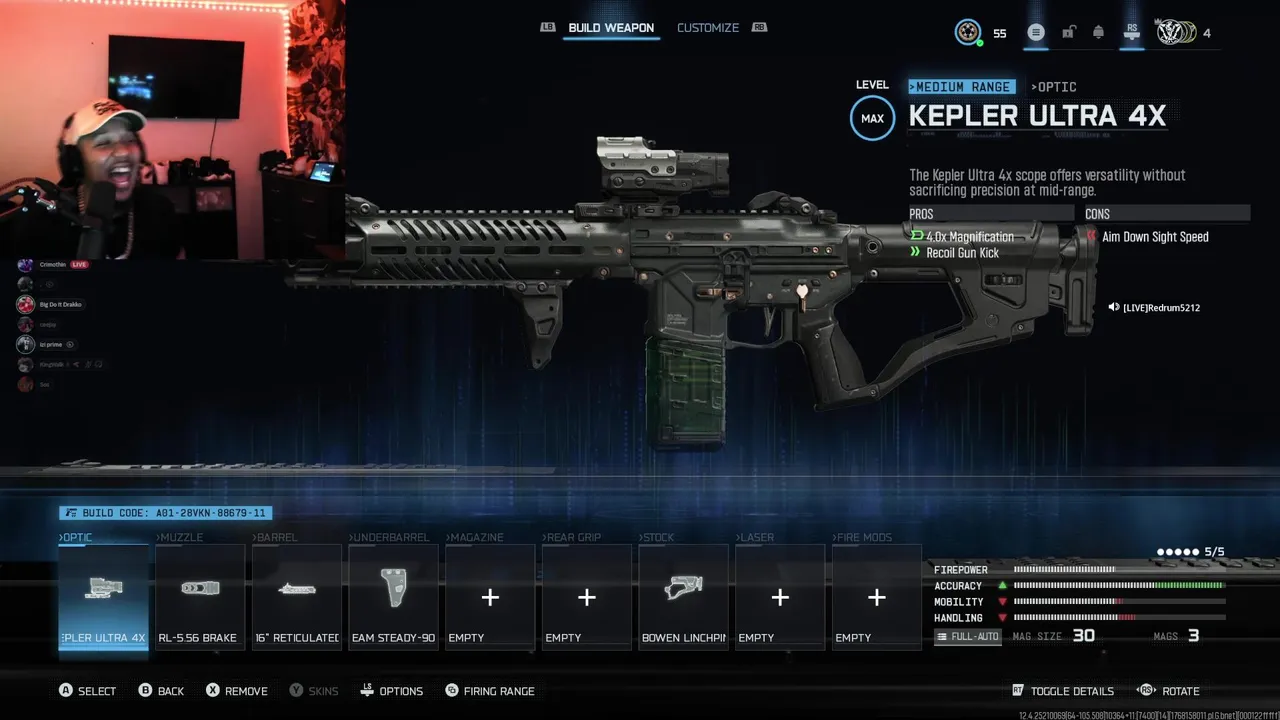Select the 16" Reticulated barrel slot
The height and width of the screenshot is (720, 1280).
[297, 597]
